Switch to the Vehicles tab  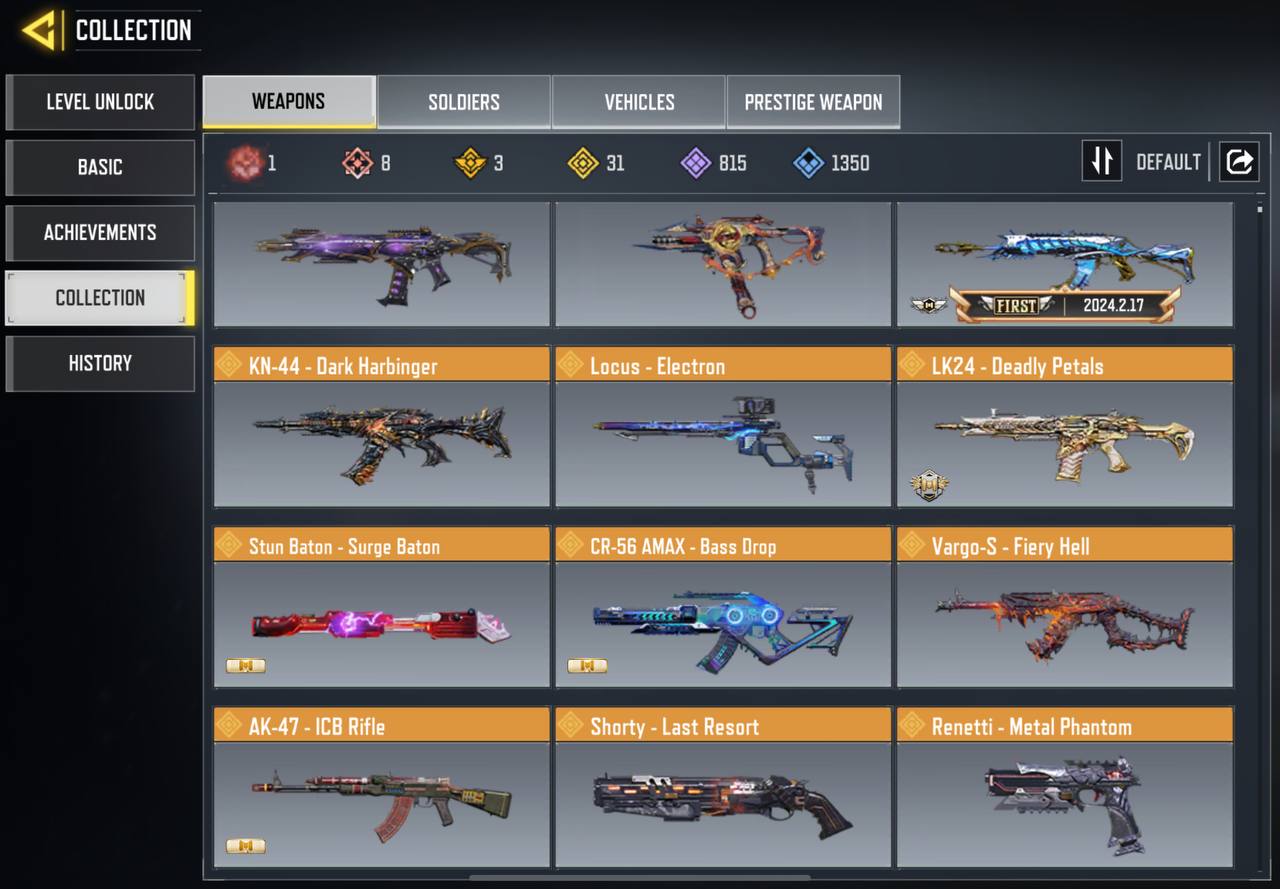tap(639, 102)
